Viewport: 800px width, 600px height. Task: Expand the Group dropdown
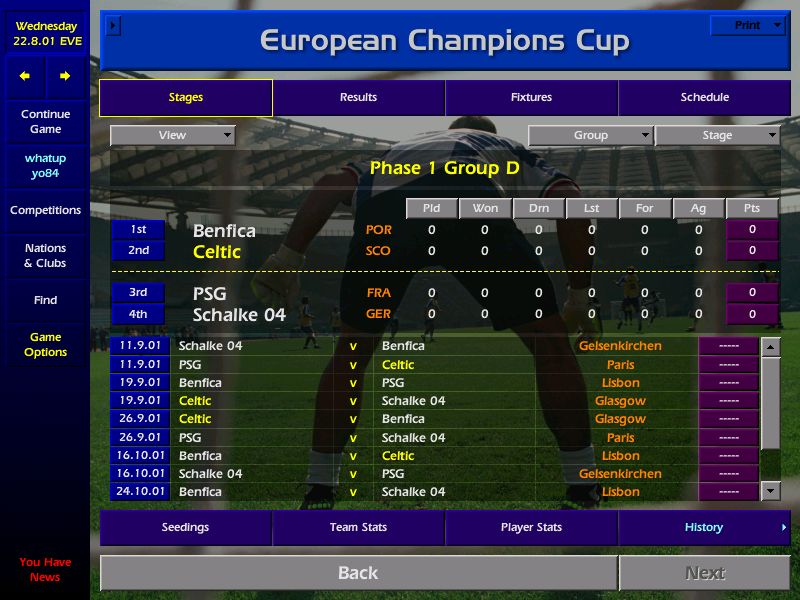point(590,135)
